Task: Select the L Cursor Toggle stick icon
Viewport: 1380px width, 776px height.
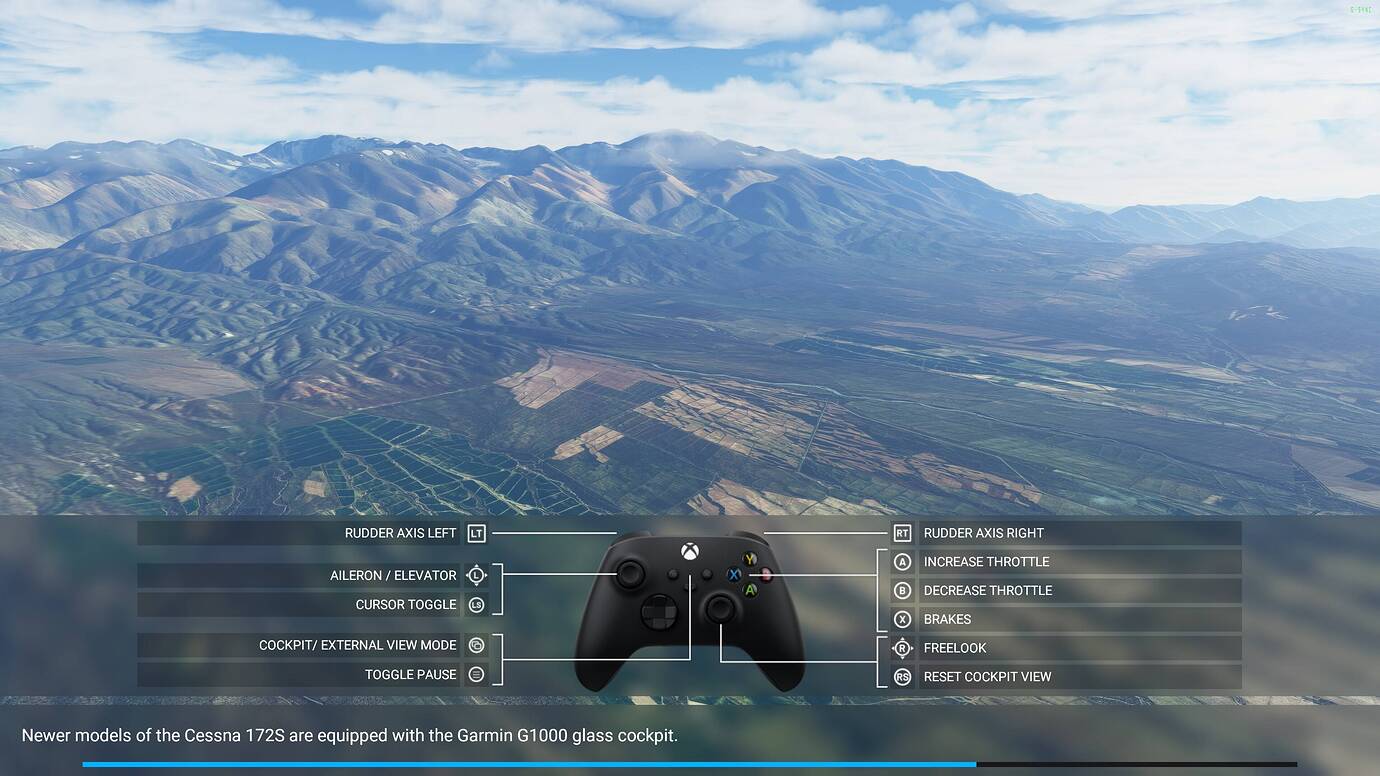Action: click(x=475, y=604)
